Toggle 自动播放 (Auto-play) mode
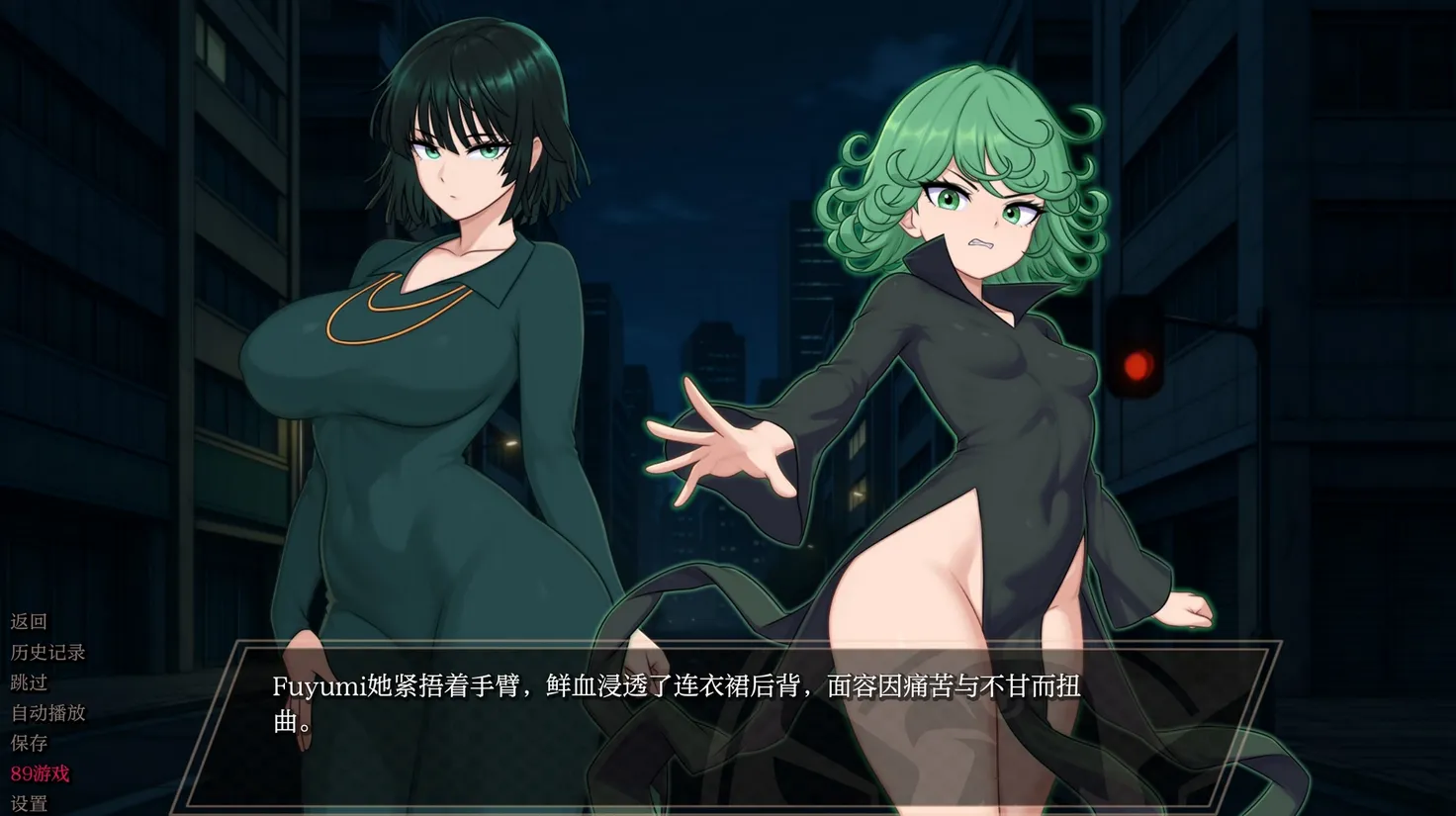Viewport: 1456px width, 816px height. pos(47,712)
